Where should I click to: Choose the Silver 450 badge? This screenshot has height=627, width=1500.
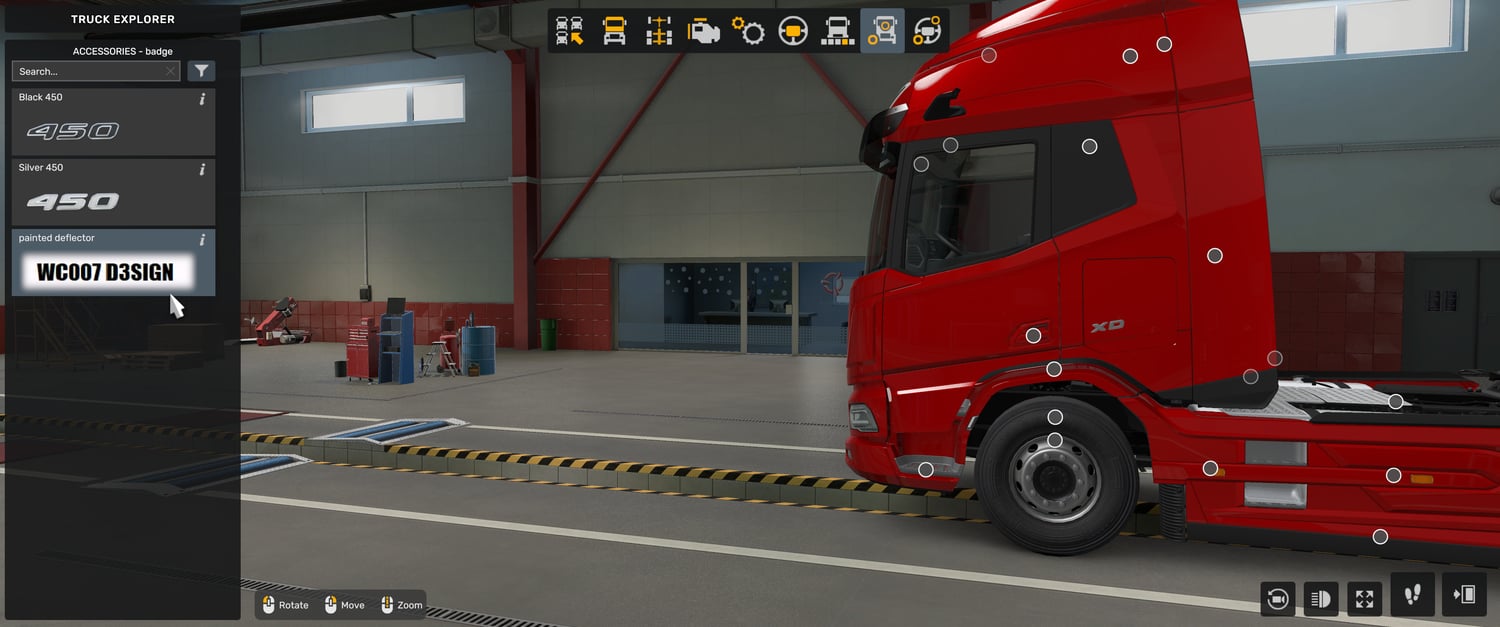pyautogui.click(x=112, y=192)
